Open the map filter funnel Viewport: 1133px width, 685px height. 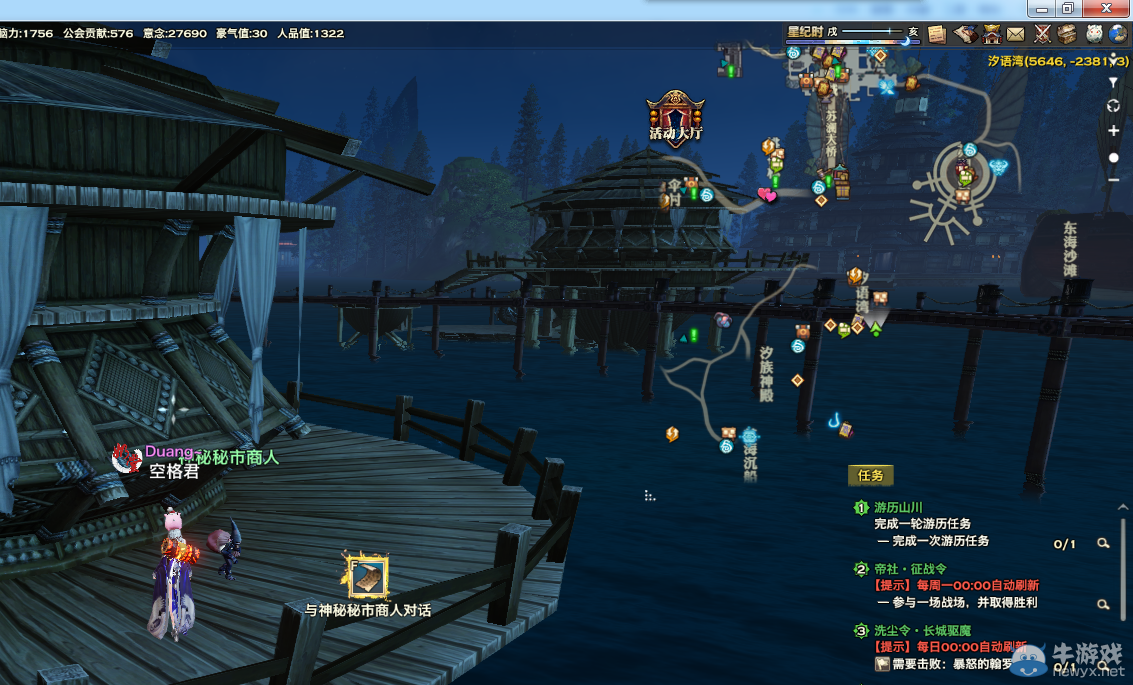click(1113, 82)
